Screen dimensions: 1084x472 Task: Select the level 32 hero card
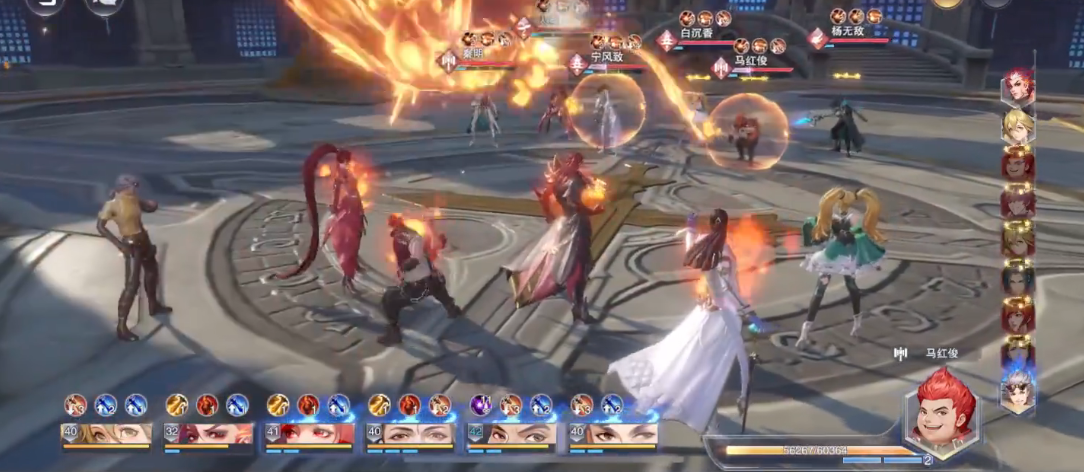(x=209, y=434)
